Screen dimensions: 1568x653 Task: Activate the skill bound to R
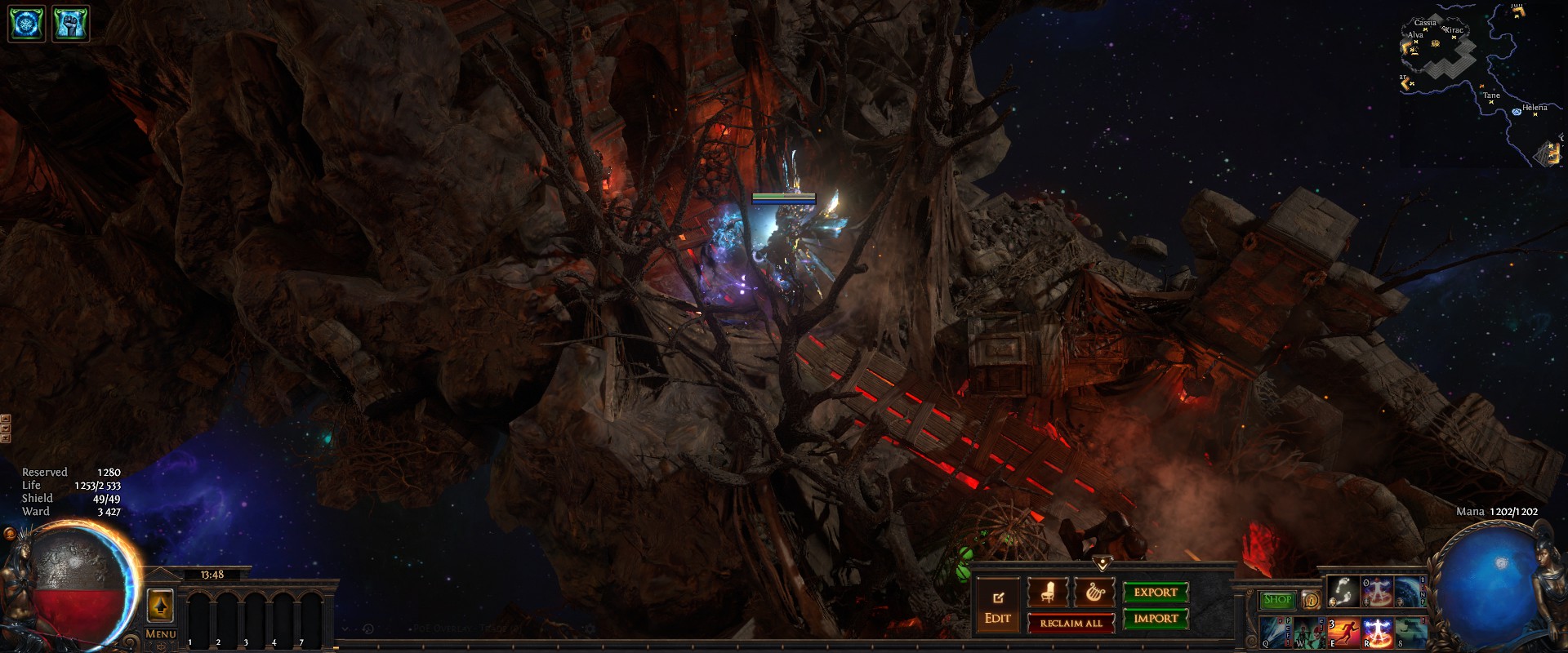pyautogui.click(x=1377, y=633)
